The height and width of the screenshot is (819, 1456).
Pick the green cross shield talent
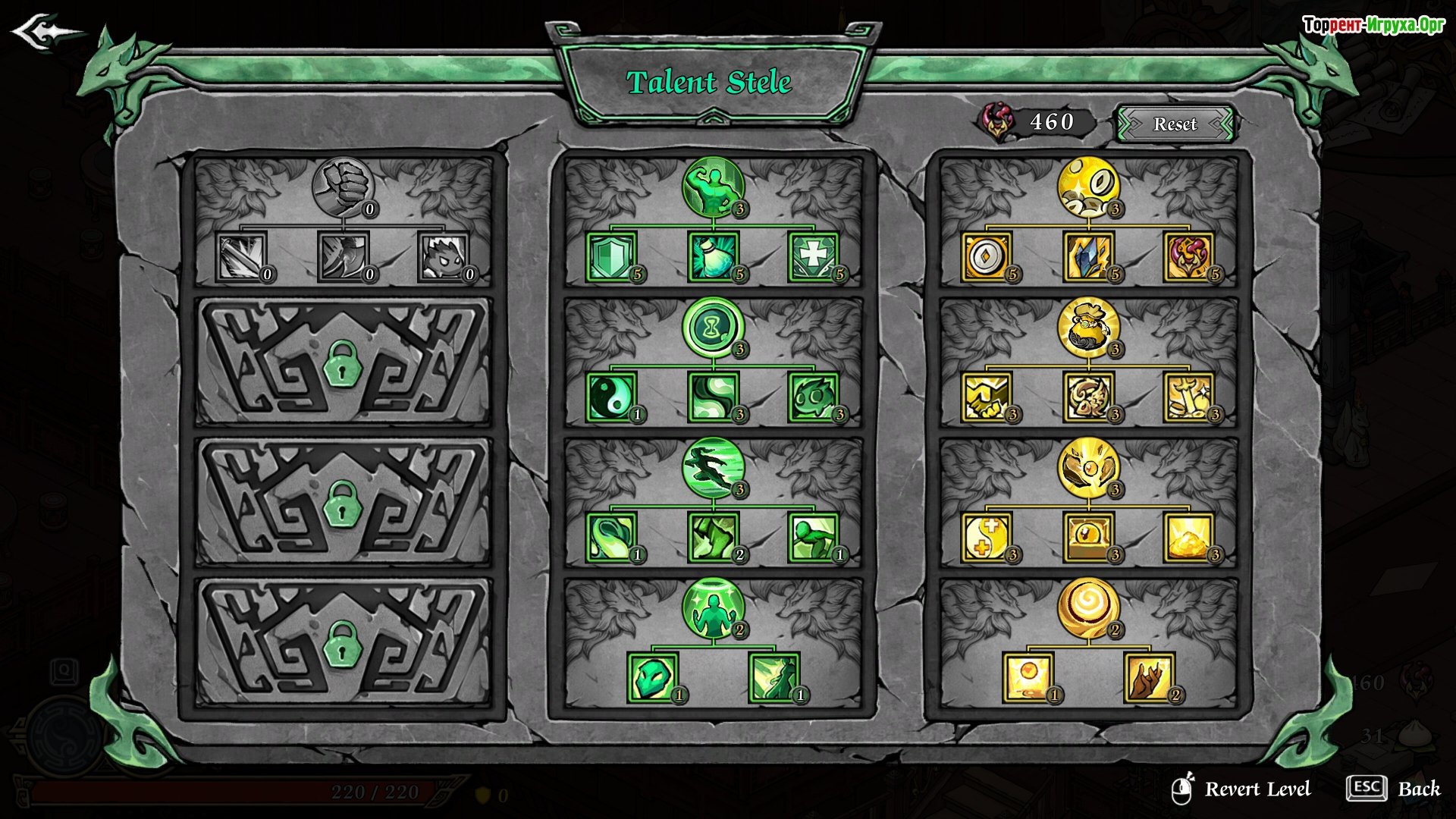pyautogui.click(x=813, y=257)
